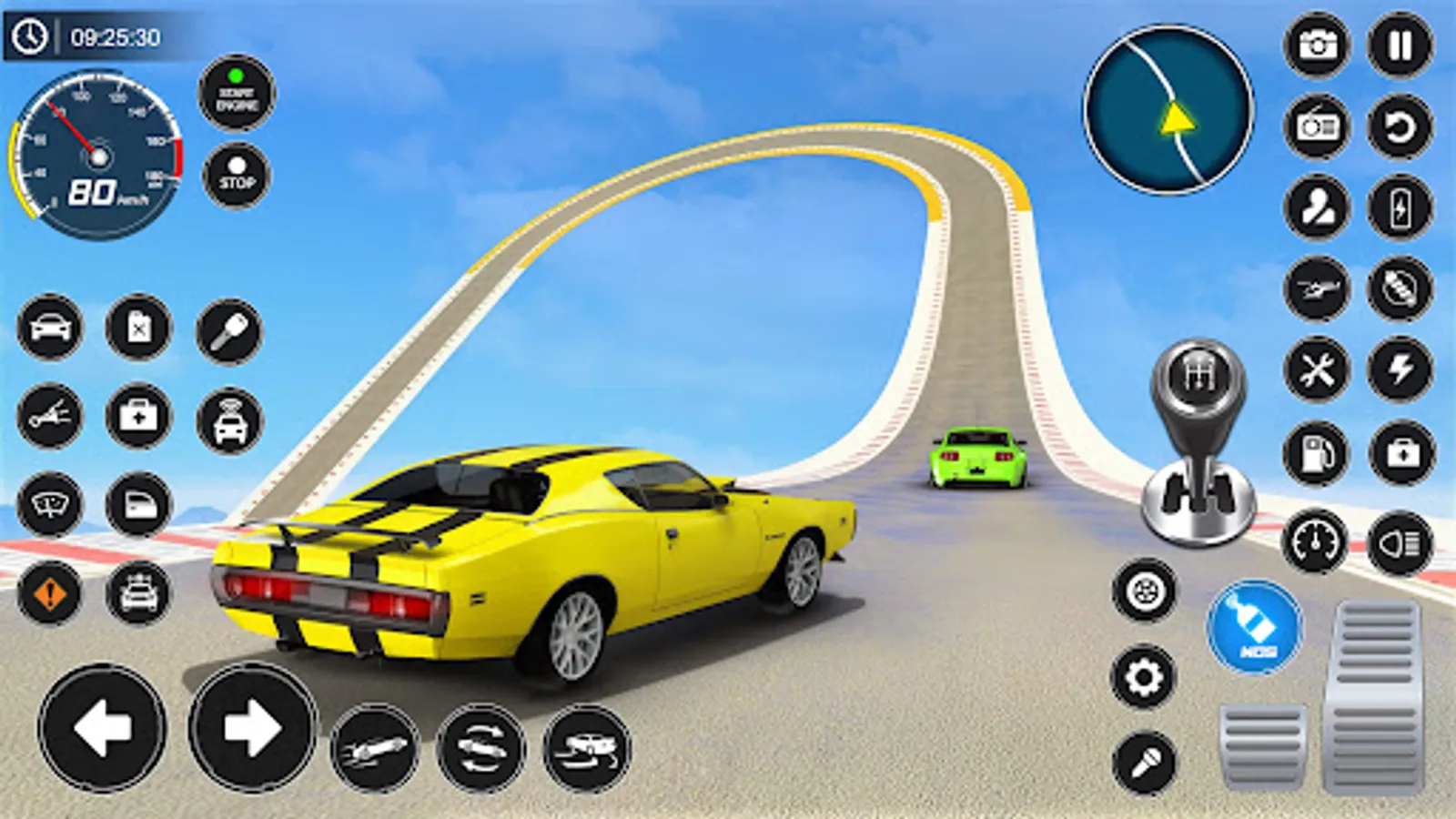Open the gear settings icon
The image size is (1456, 819).
[x=1144, y=677]
